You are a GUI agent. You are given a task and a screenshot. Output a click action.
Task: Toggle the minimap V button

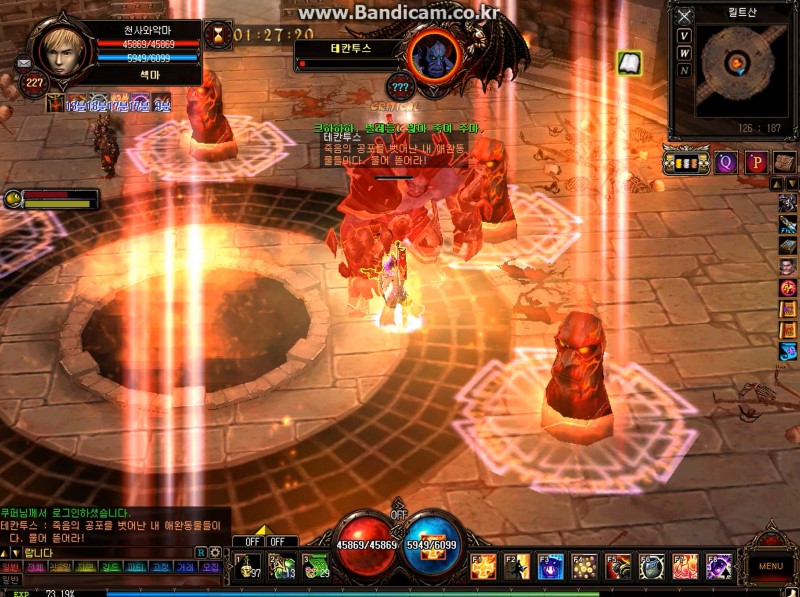684,35
